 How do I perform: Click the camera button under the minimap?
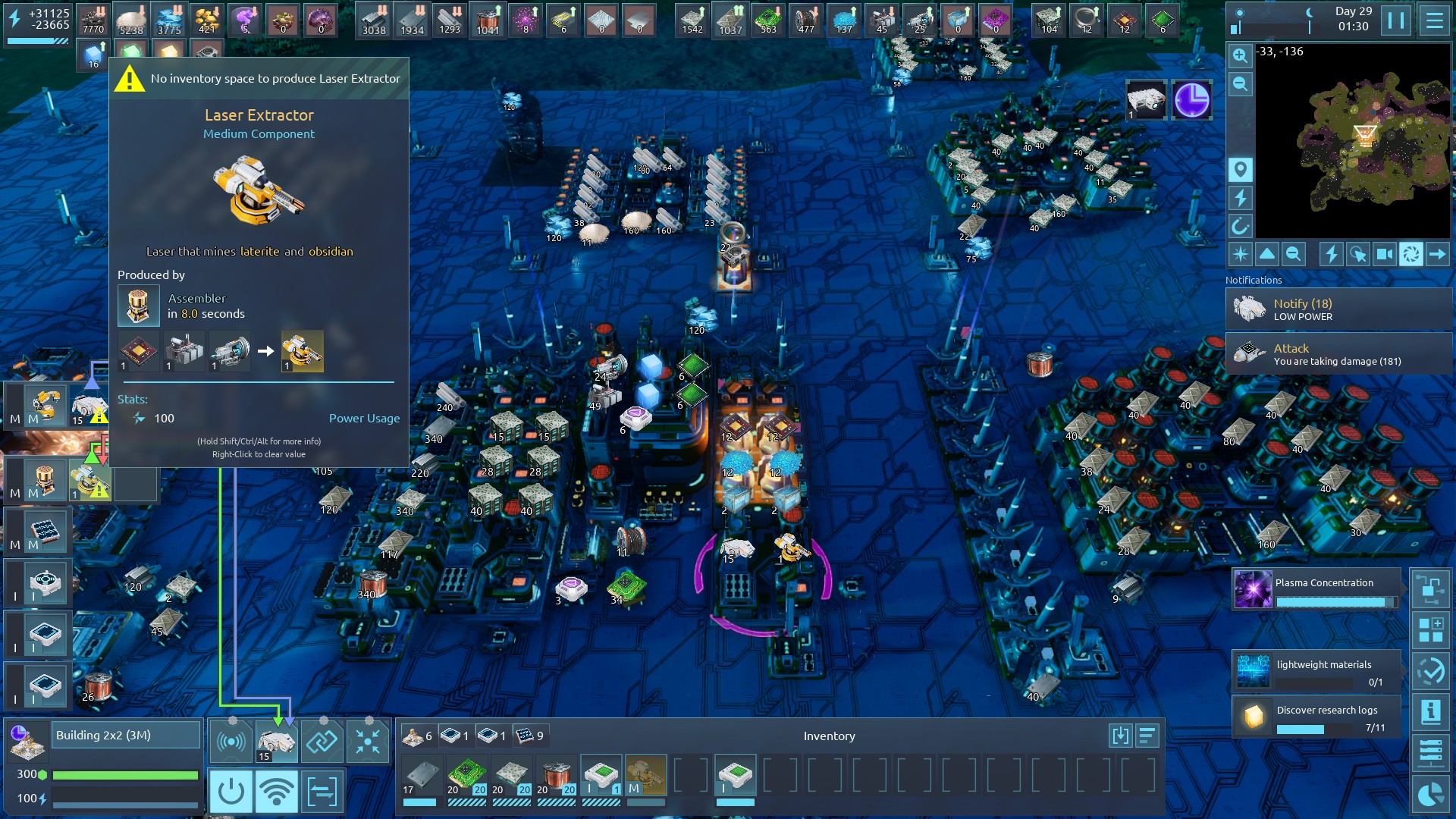[x=1384, y=255]
